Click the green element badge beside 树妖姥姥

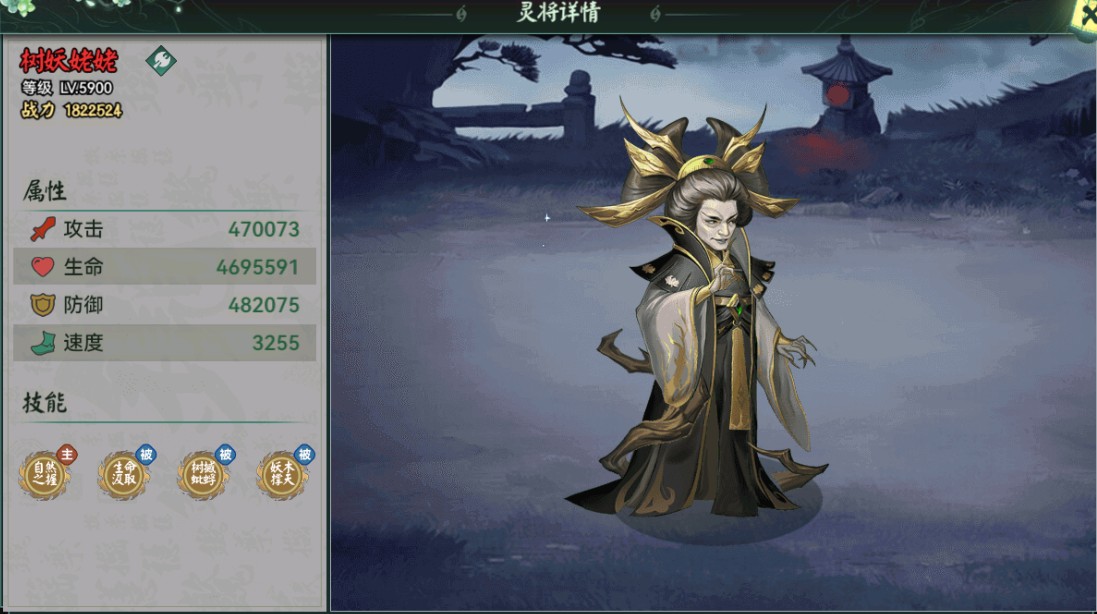161,60
